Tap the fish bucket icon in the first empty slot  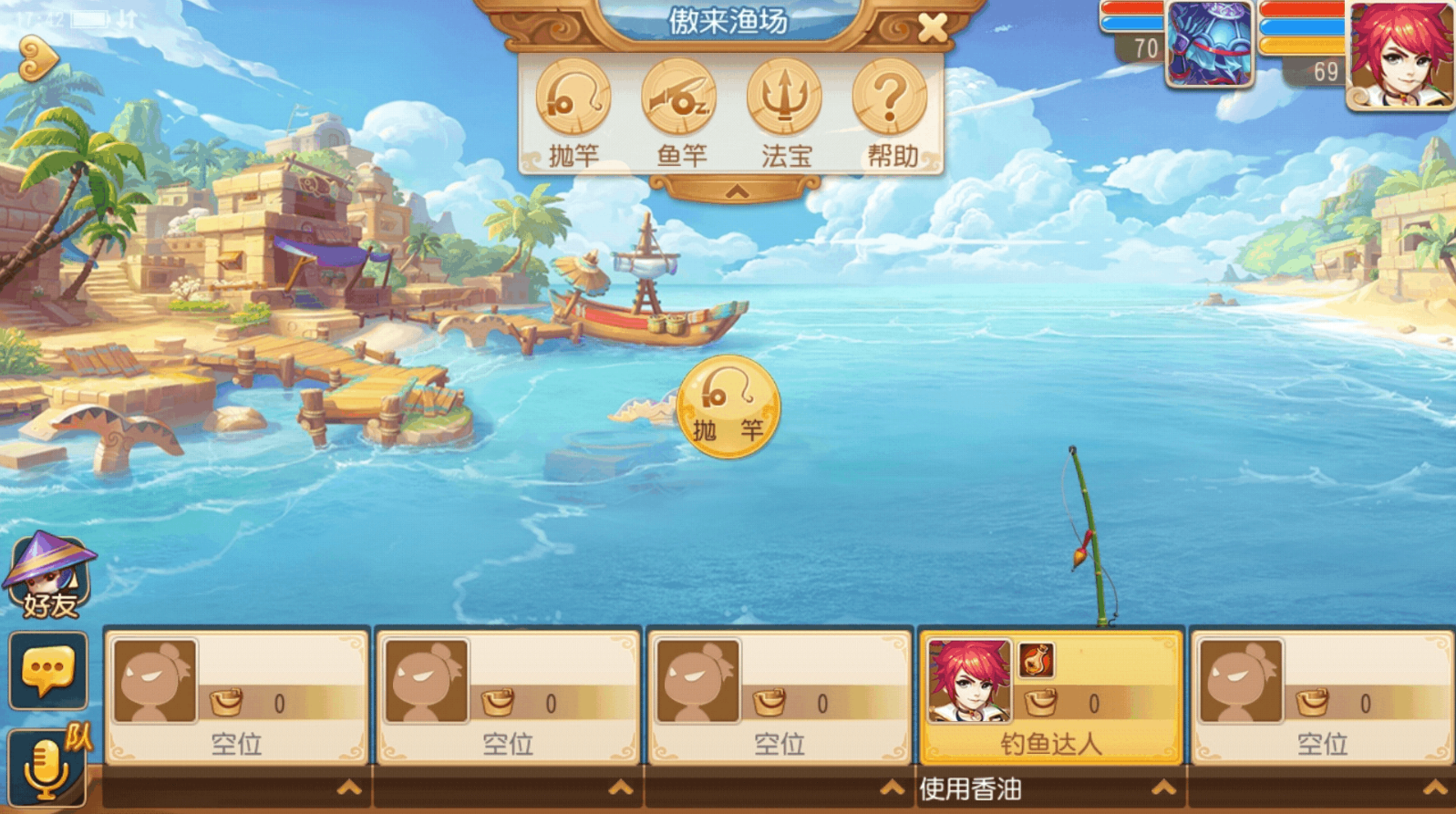point(225,700)
